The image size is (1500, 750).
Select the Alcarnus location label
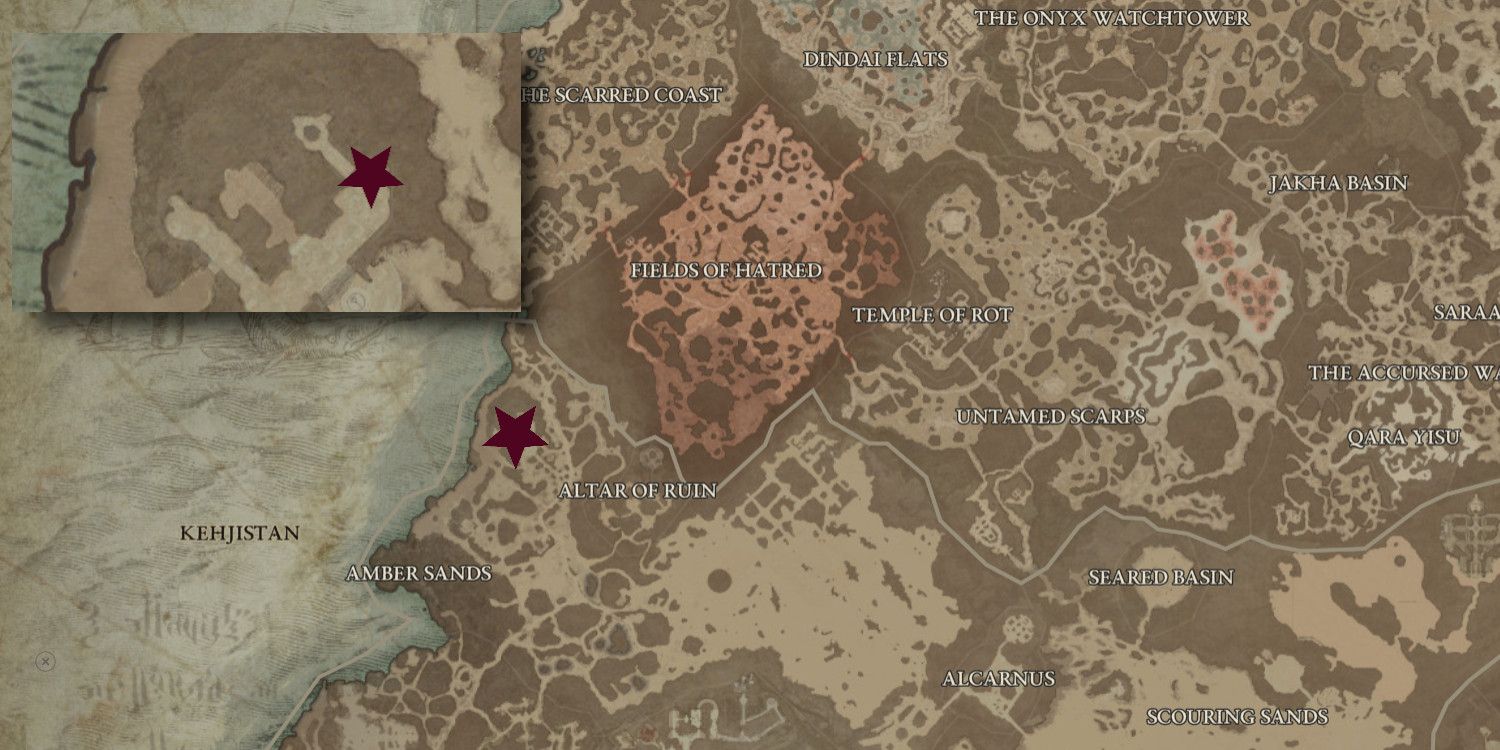(997, 678)
